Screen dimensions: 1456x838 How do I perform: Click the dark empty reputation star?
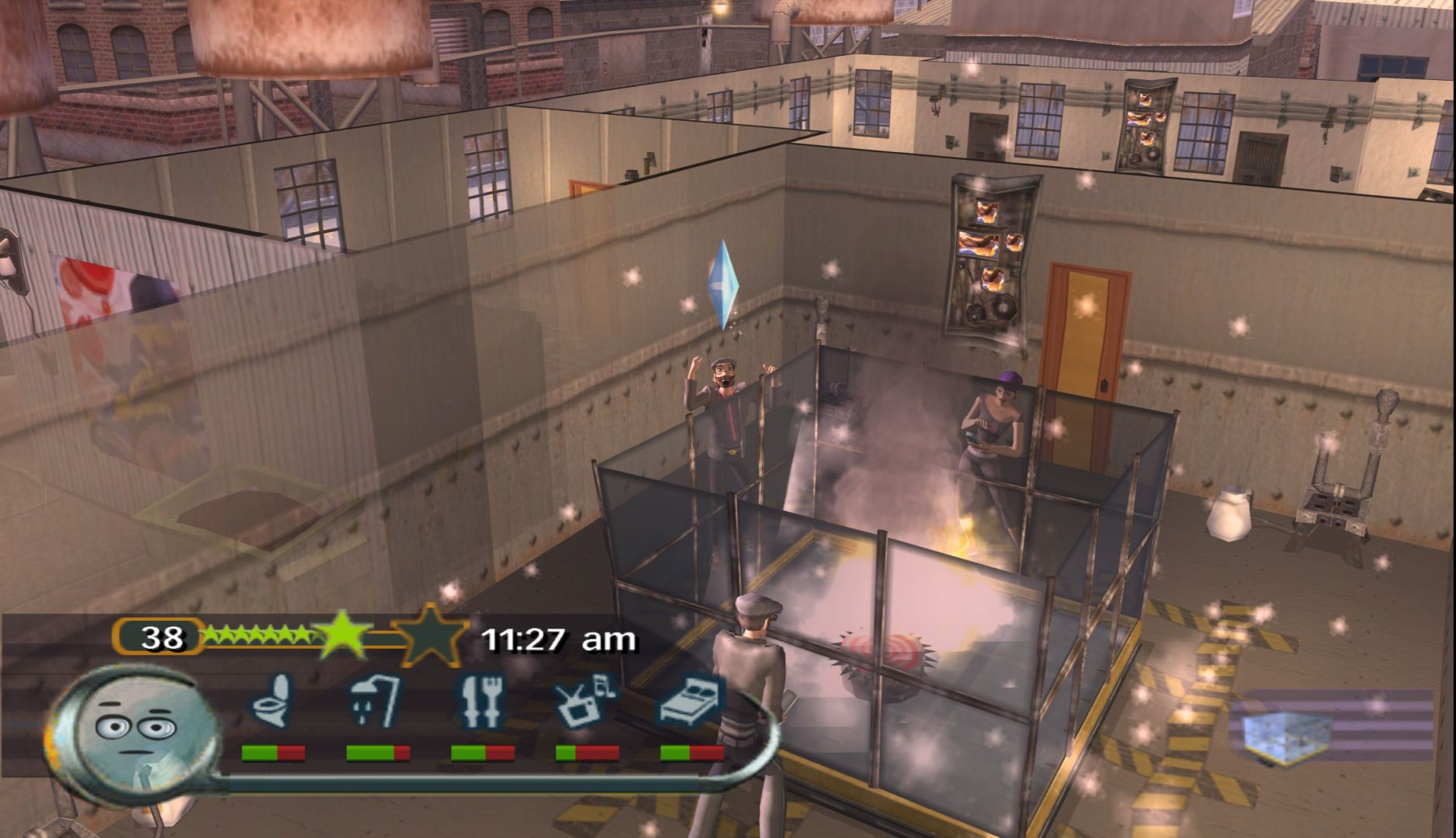click(429, 635)
